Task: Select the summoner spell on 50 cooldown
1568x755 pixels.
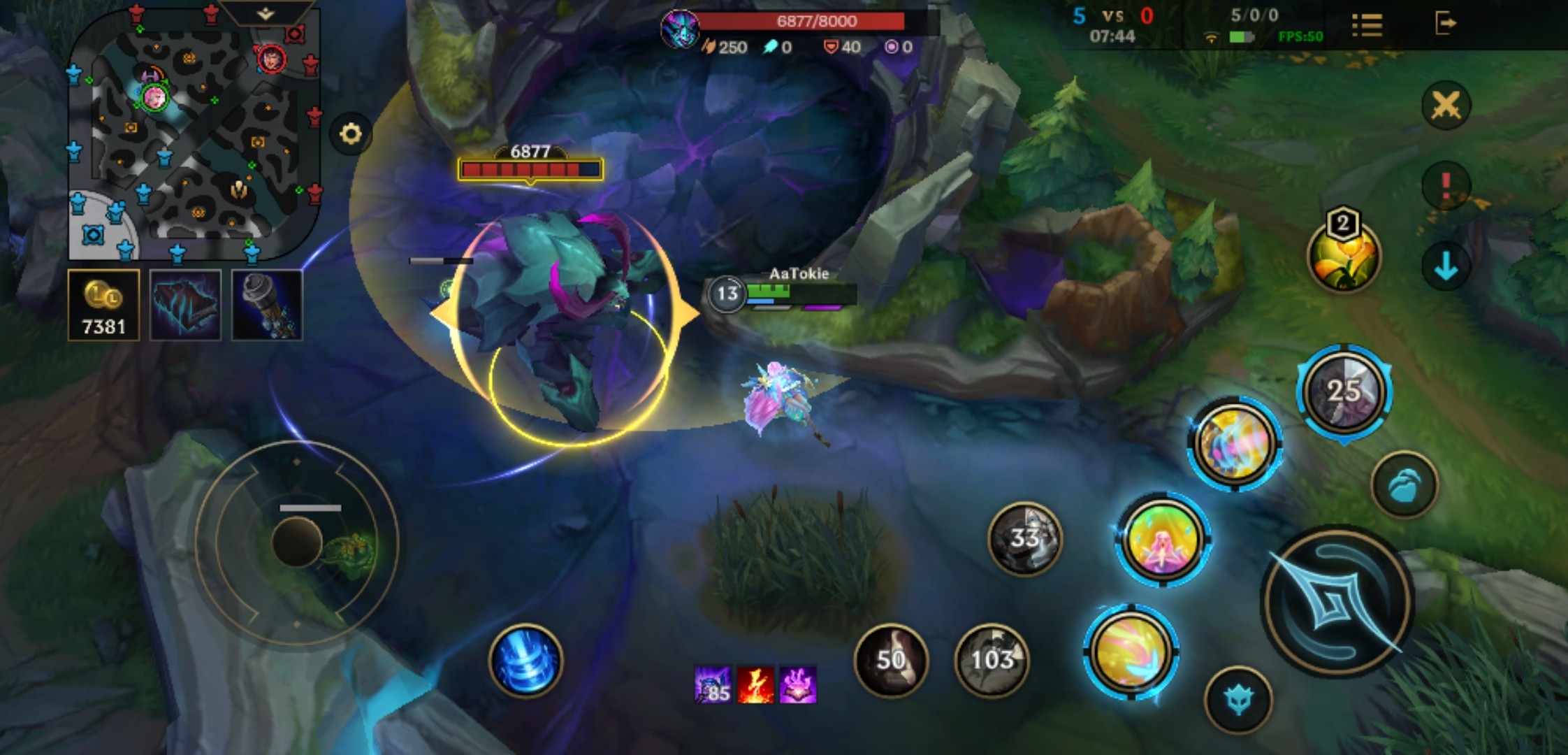Action: point(891,660)
